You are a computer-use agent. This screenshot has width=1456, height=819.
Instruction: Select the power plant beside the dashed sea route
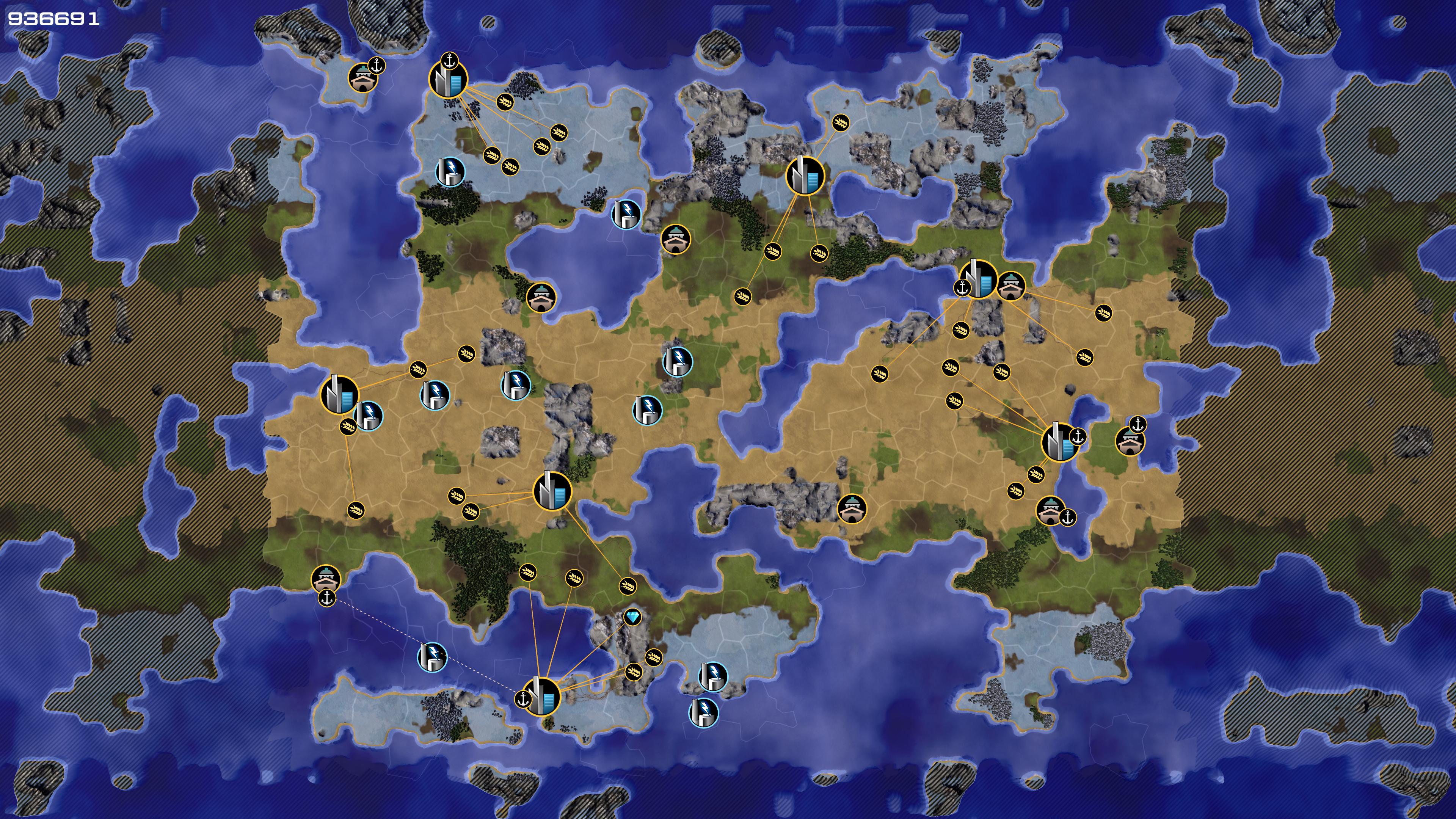coord(432,657)
